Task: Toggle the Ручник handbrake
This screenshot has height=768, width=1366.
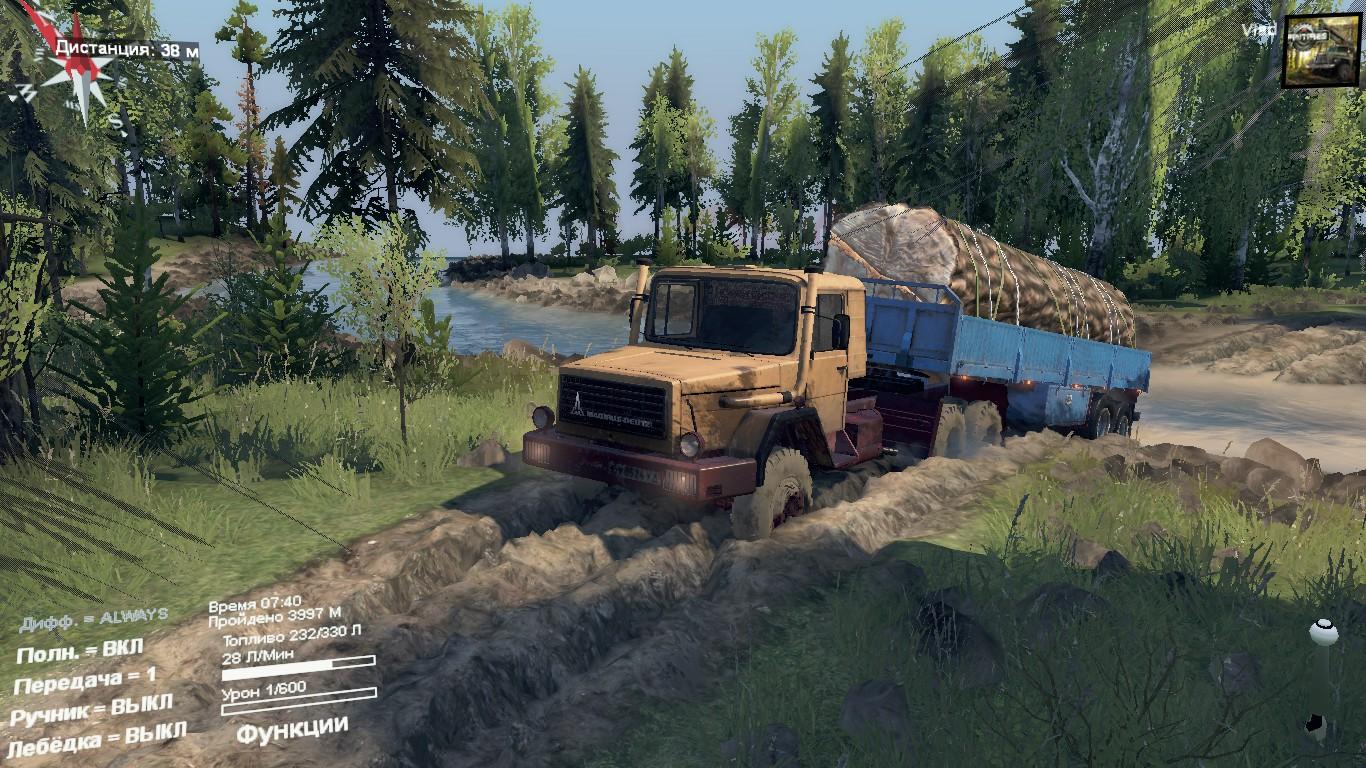Action: tap(91, 710)
